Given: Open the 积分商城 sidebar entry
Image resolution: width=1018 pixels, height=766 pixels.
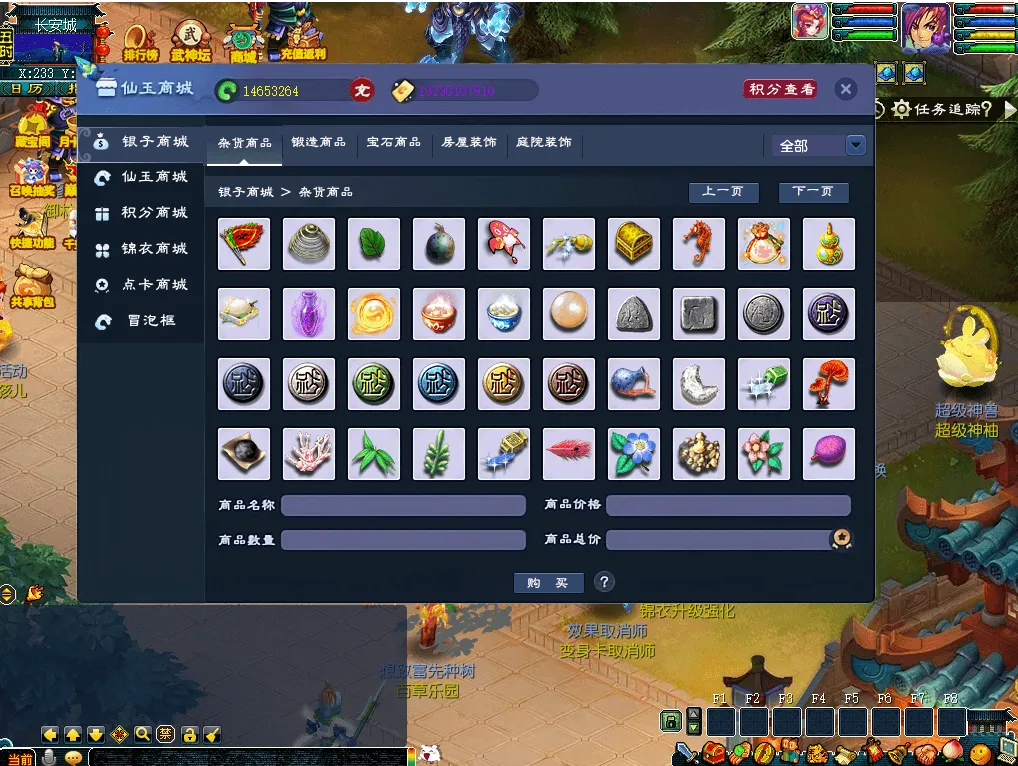Looking at the screenshot, I should coord(154,213).
